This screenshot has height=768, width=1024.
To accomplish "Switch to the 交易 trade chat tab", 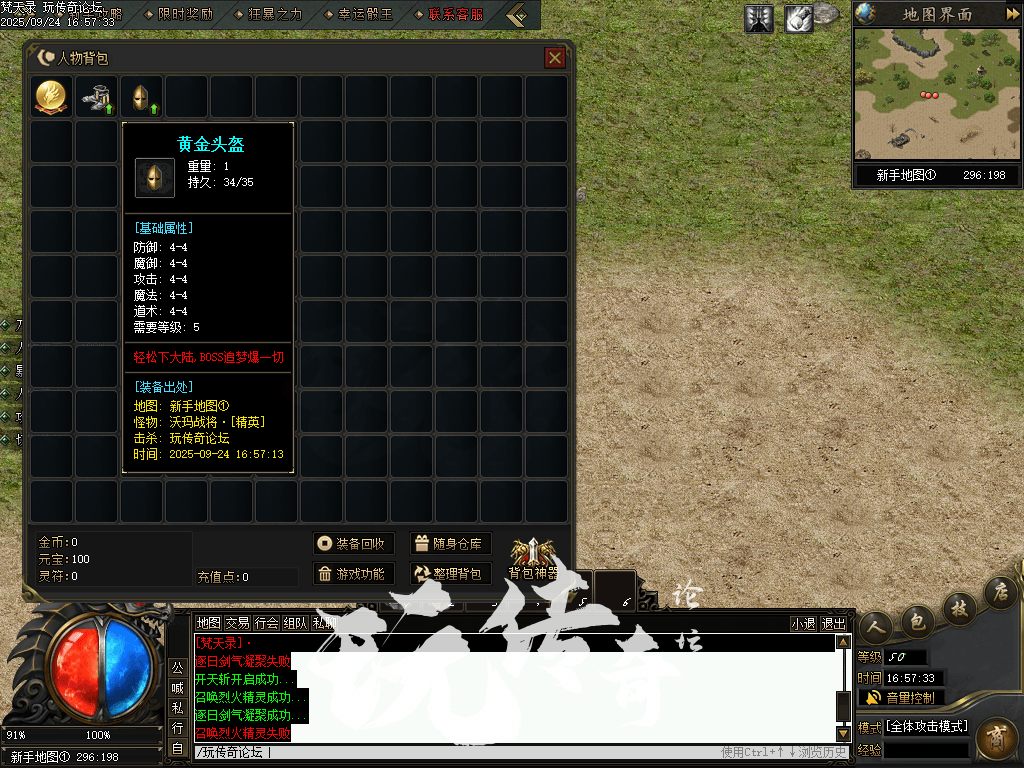I will [x=237, y=623].
